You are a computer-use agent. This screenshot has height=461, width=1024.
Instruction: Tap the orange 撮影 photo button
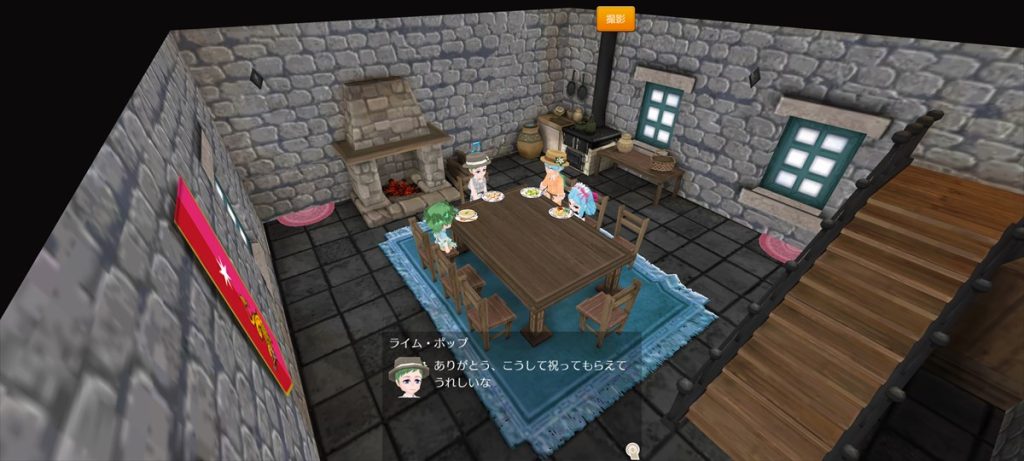615,19
